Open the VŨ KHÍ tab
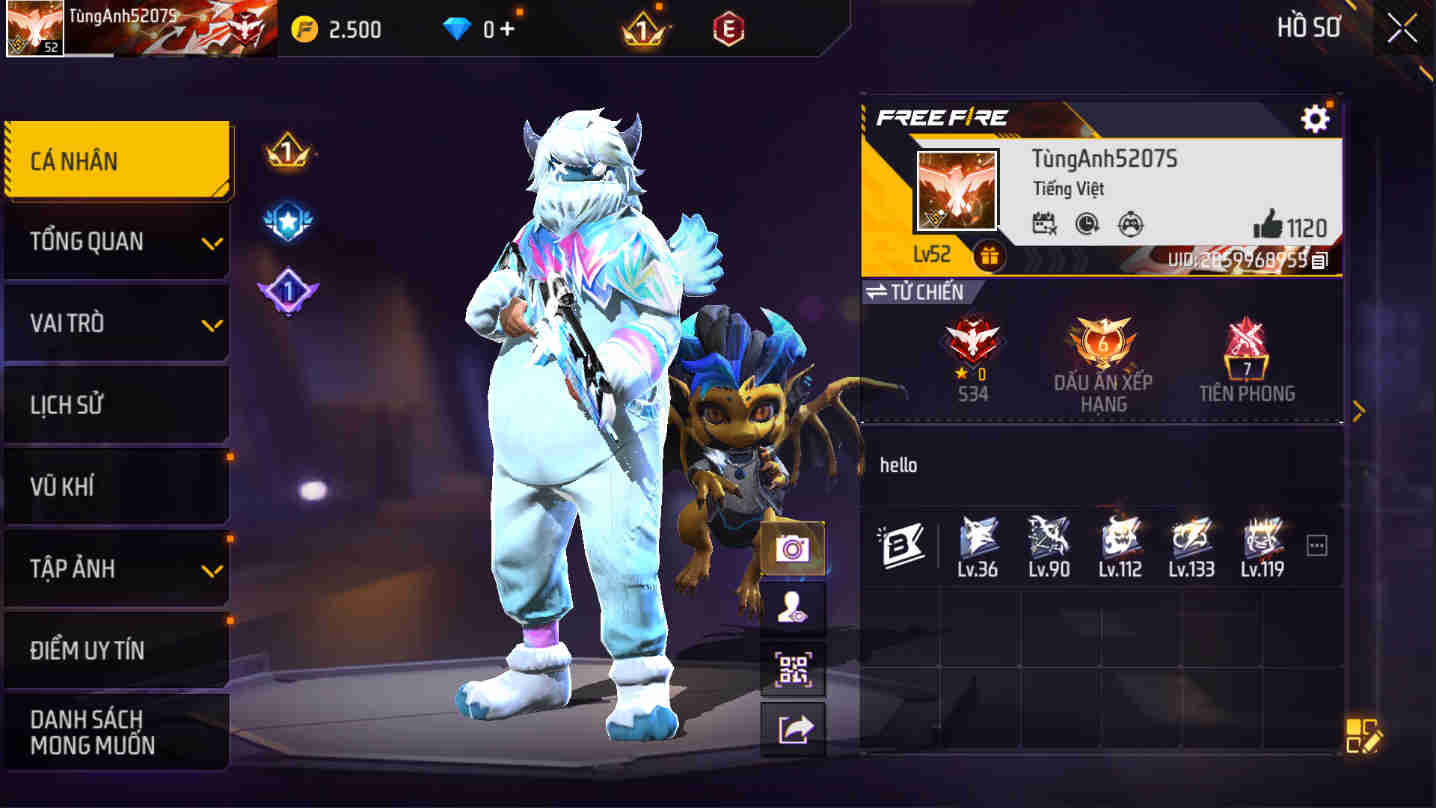Screen dimensions: 1436x808 (x=117, y=486)
